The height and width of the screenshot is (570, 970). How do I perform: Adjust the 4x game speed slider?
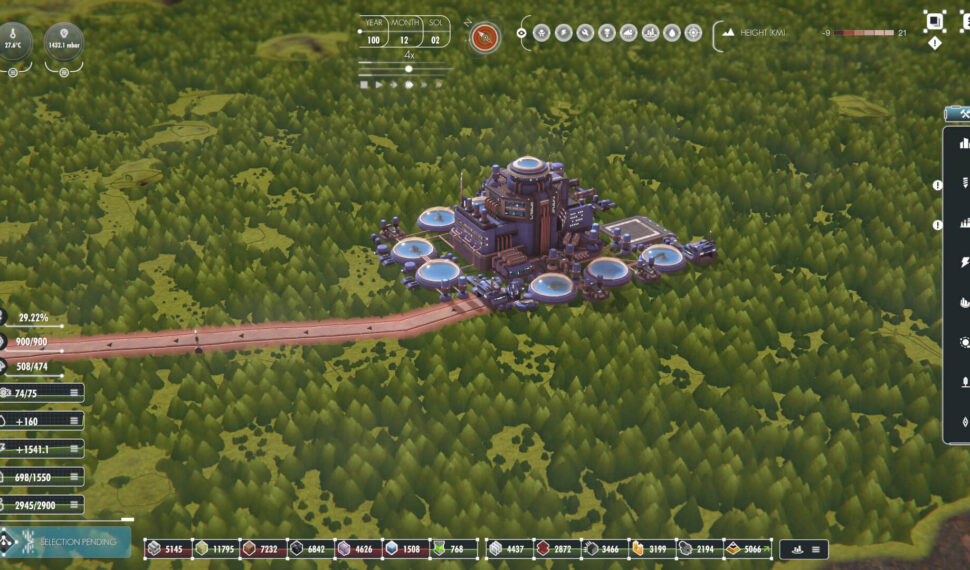pos(408,69)
